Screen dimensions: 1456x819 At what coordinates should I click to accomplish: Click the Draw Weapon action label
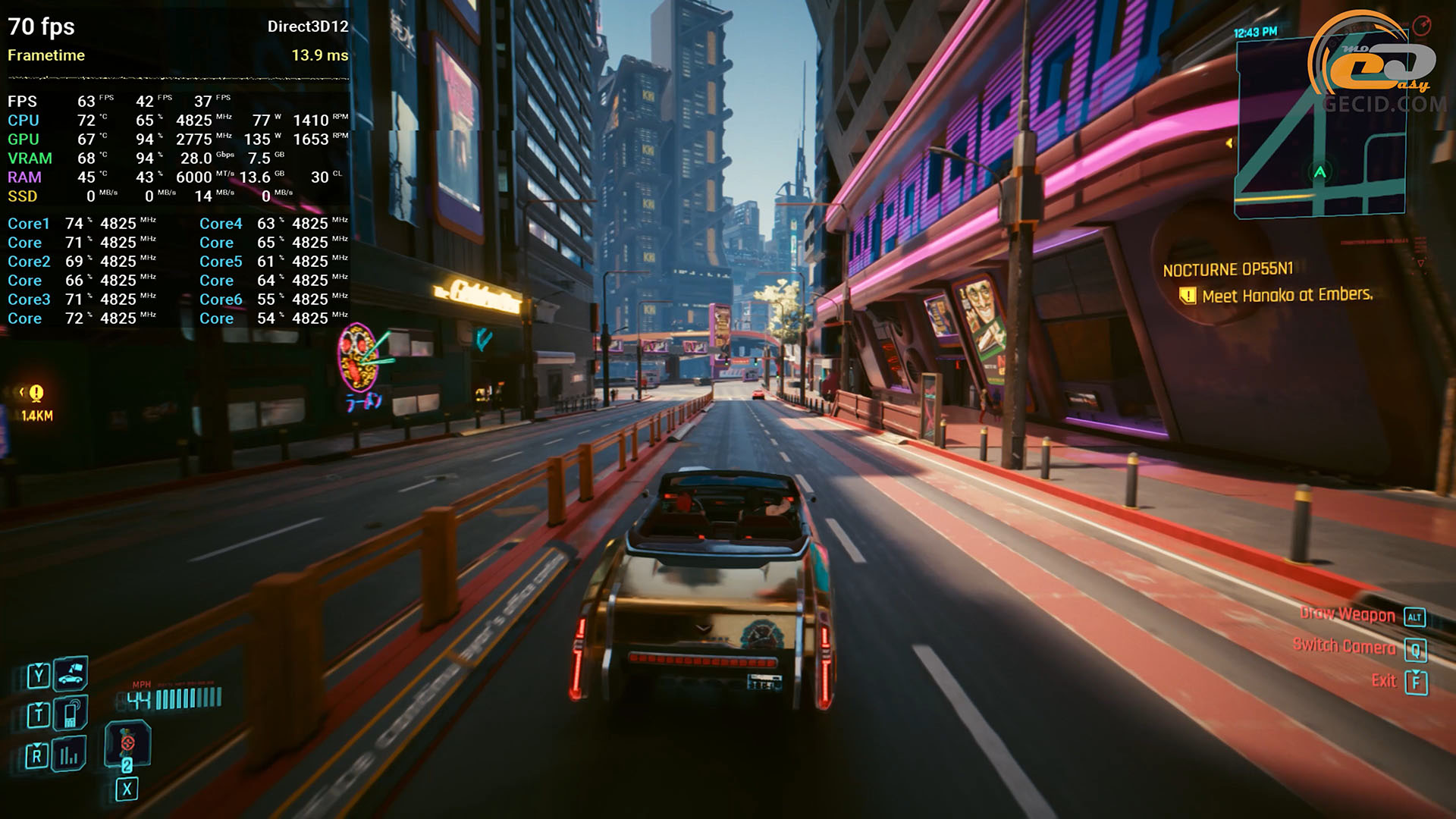(1347, 614)
